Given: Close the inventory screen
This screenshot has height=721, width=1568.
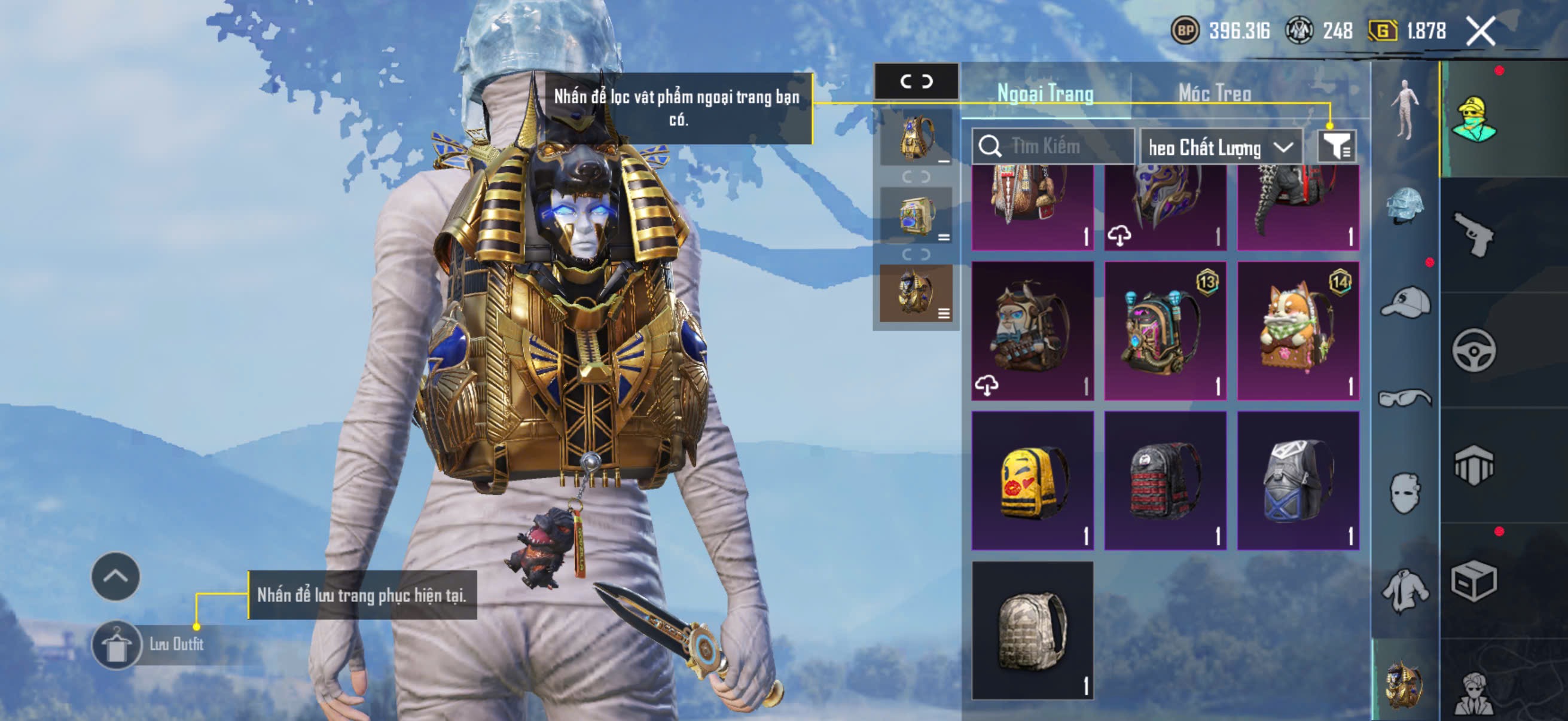Looking at the screenshot, I should [x=1479, y=31].
